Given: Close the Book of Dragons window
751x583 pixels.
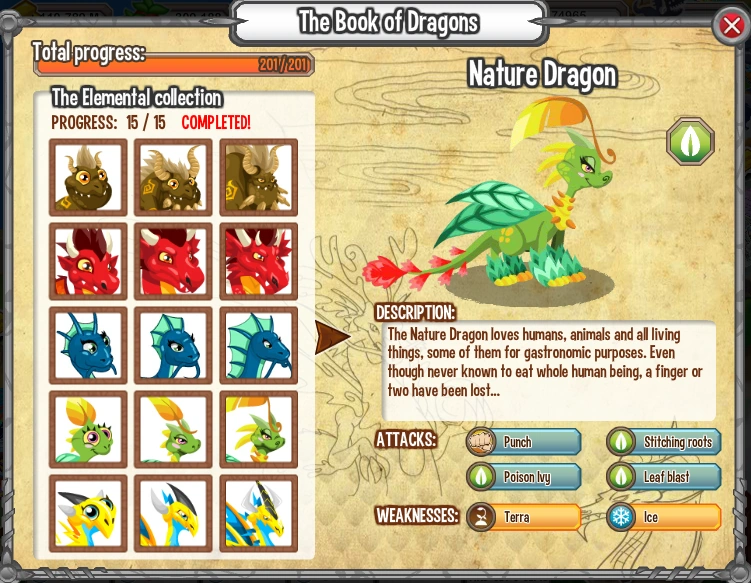Looking at the screenshot, I should (731, 27).
